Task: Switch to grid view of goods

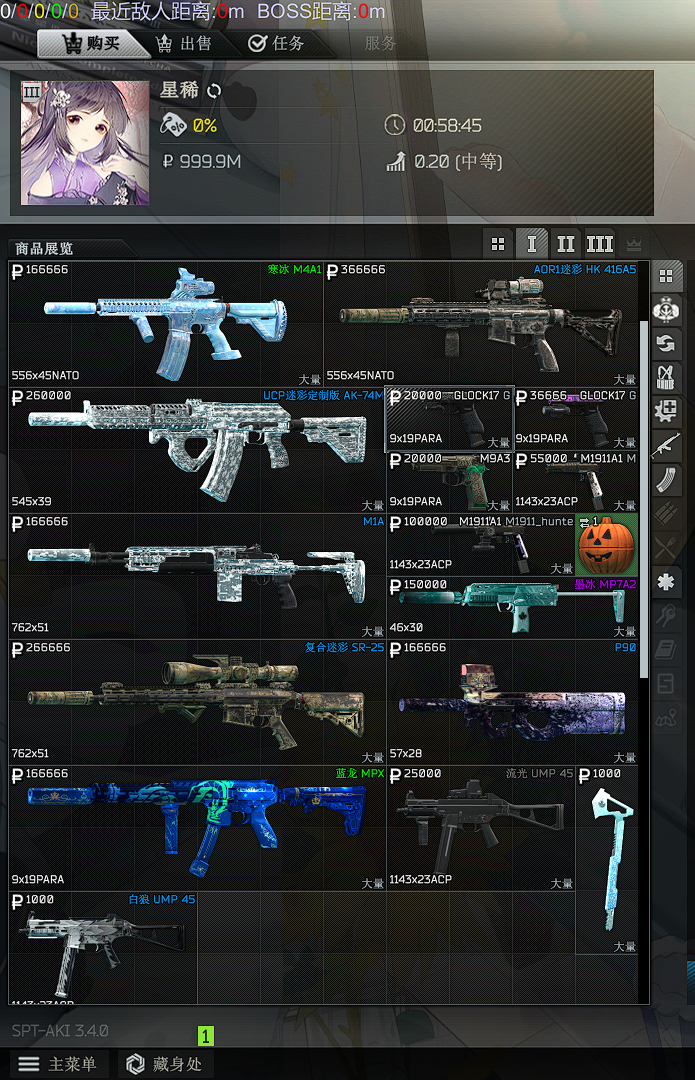Action: coord(497,243)
